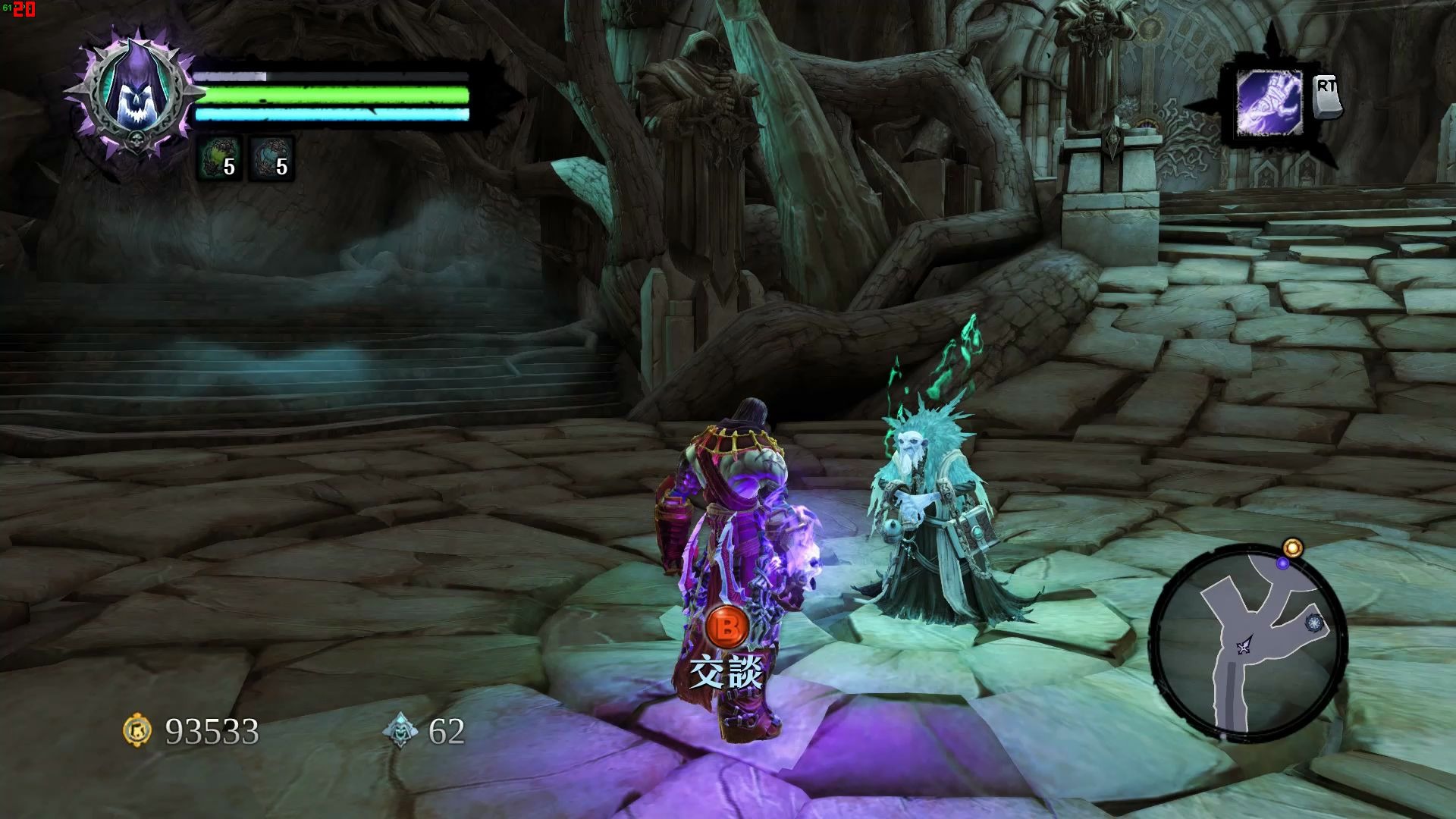Image resolution: width=1456 pixels, height=819 pixels.
Task: Click the gold objective marker on minimap
Action: tap(1293, 548)
